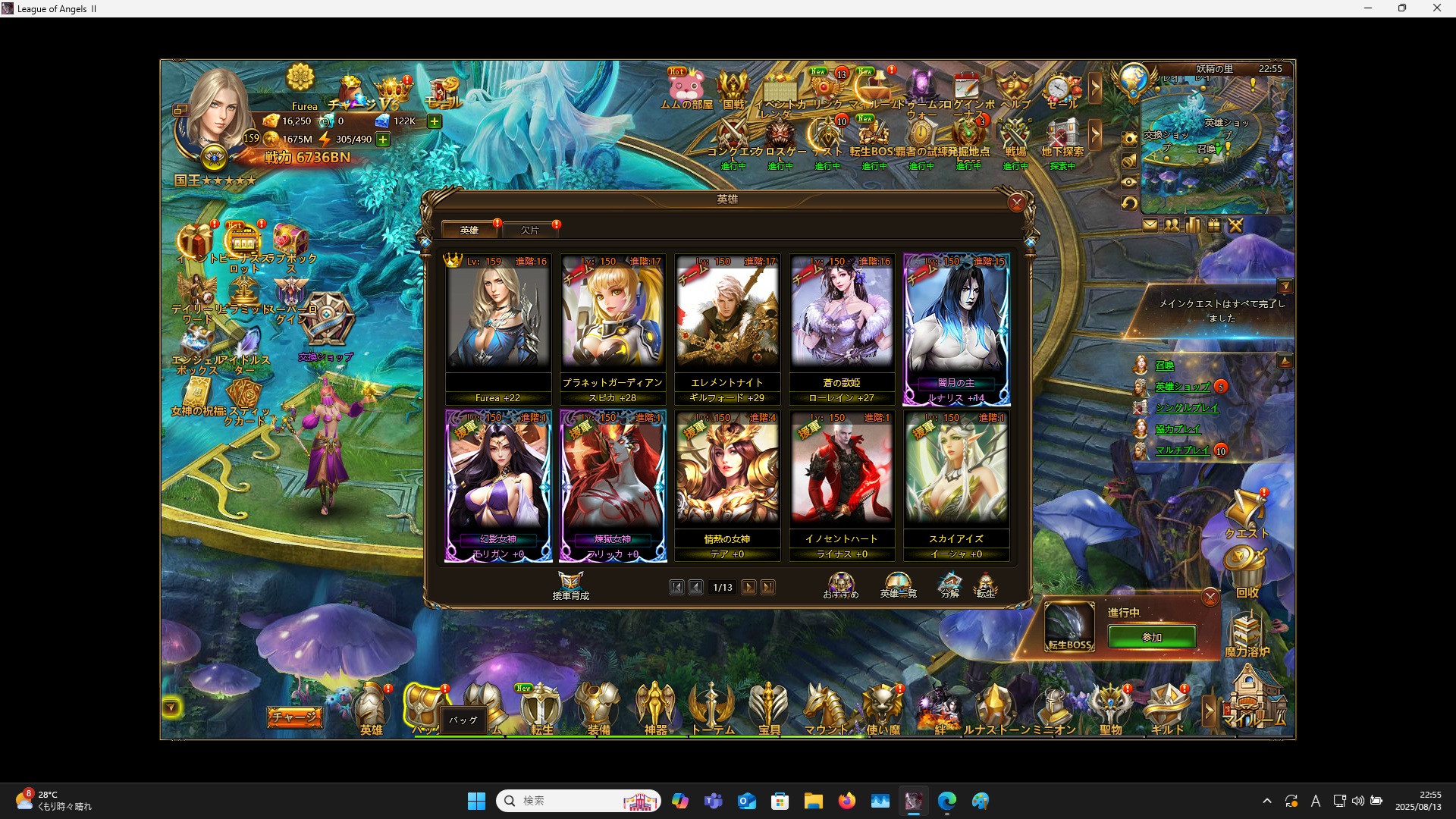
Task: Expand the right-side event panel arrow
Action: [1097, 88]
